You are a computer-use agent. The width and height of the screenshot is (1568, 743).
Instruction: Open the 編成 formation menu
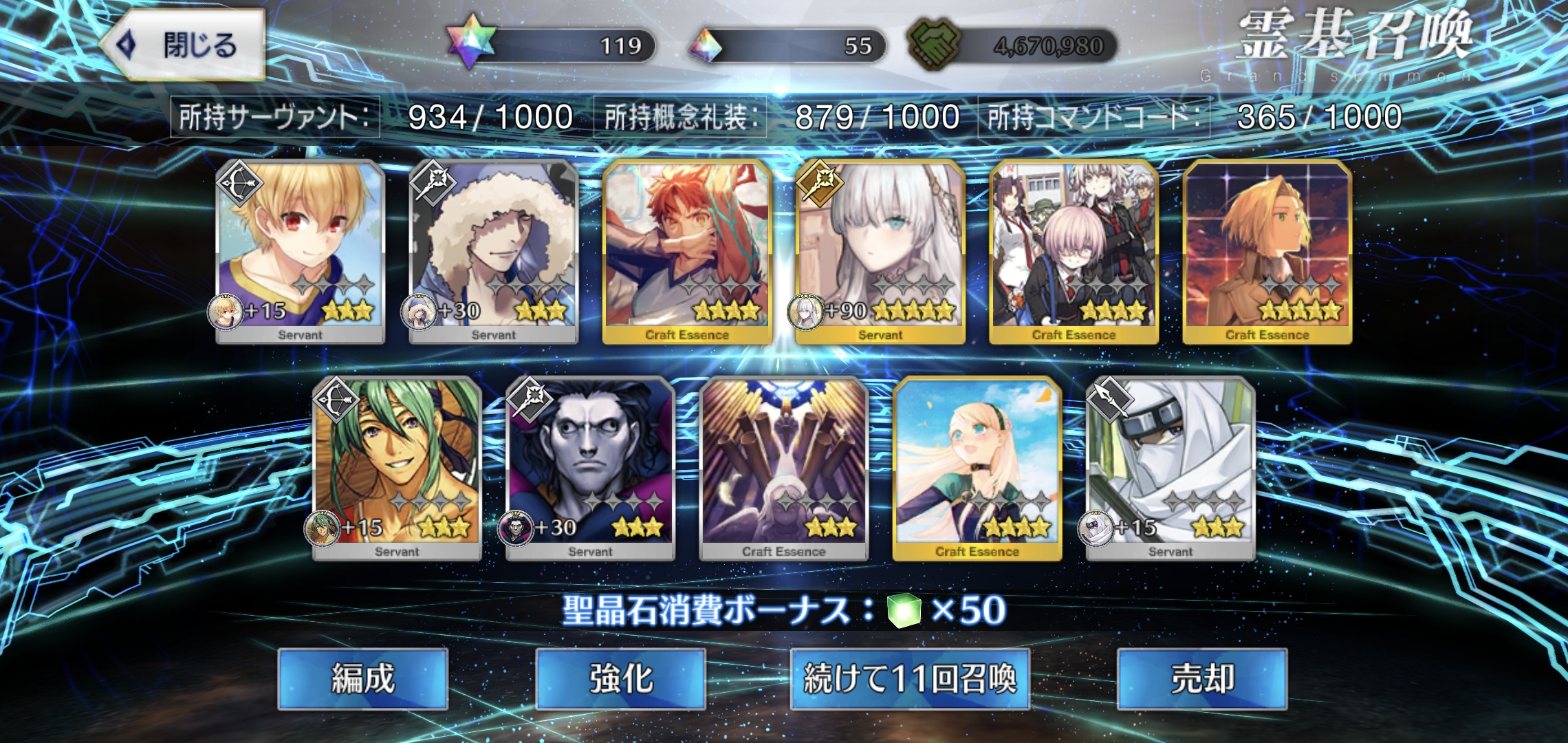(x=363, y=678)
